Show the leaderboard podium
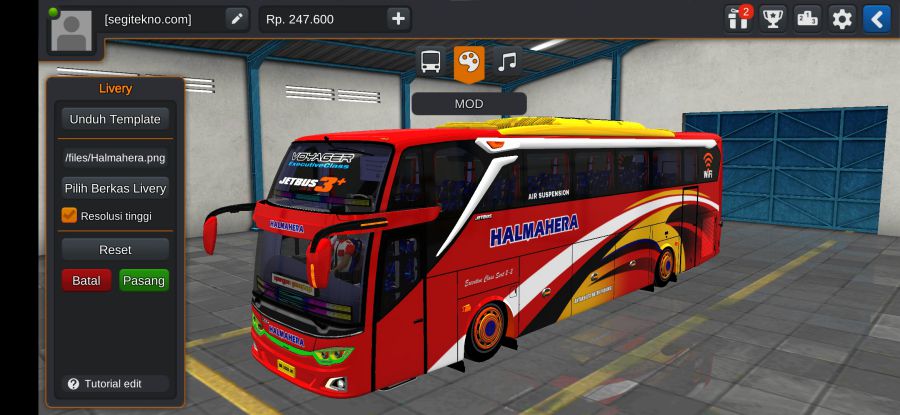Viewport: 900px width, 415px height. [x=807, y=19]
